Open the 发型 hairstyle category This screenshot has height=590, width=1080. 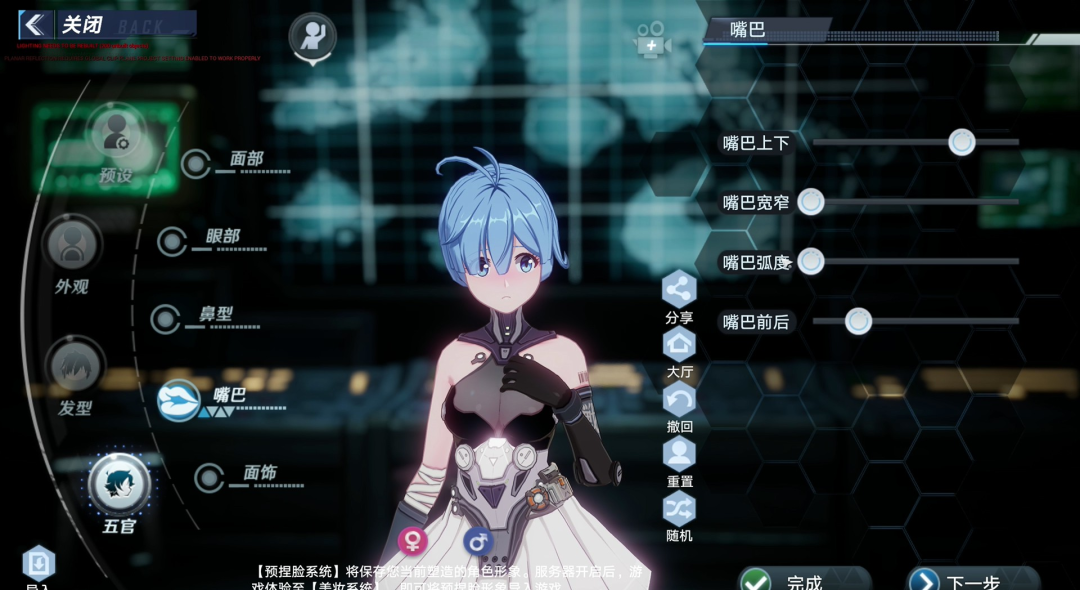(75, 368)
